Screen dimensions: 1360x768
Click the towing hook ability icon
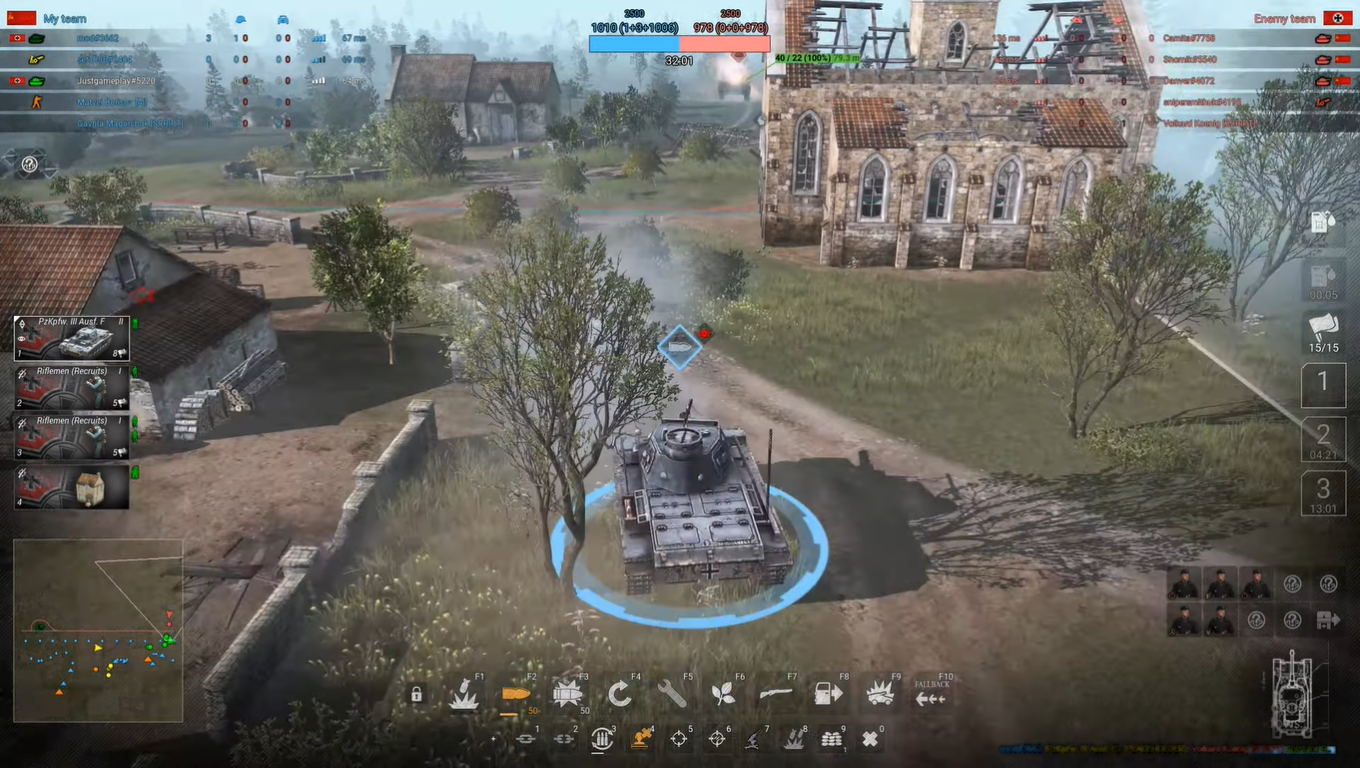[x=524, y=737]
